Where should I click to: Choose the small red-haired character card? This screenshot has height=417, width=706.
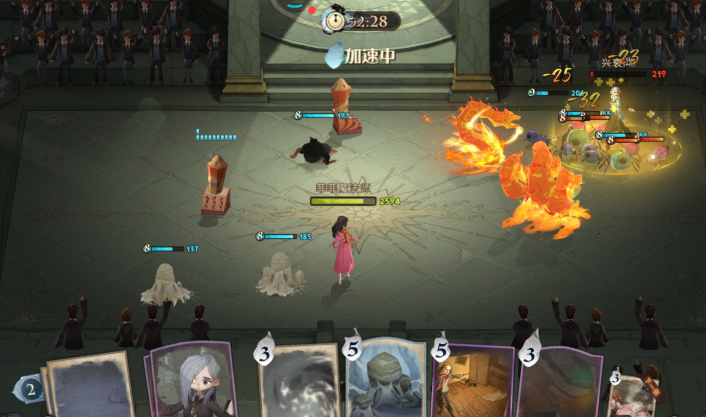(635, 392)
